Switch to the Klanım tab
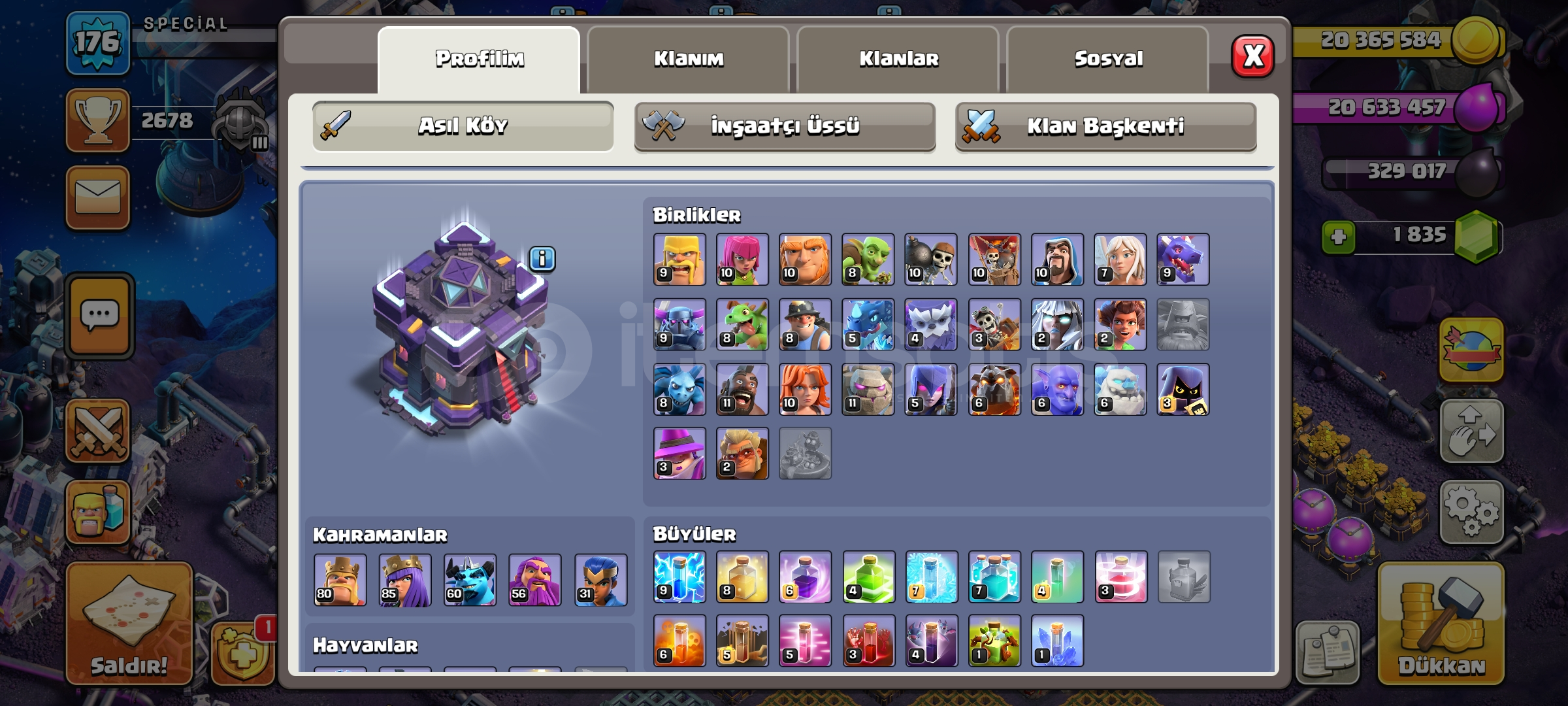This screenshot has width=1568, height=706. coord(689,59)
